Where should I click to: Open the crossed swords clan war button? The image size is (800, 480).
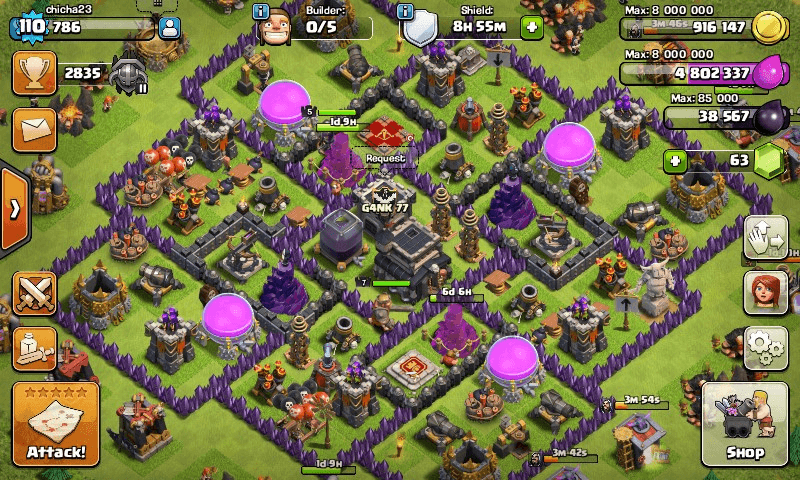click(33, 293)
